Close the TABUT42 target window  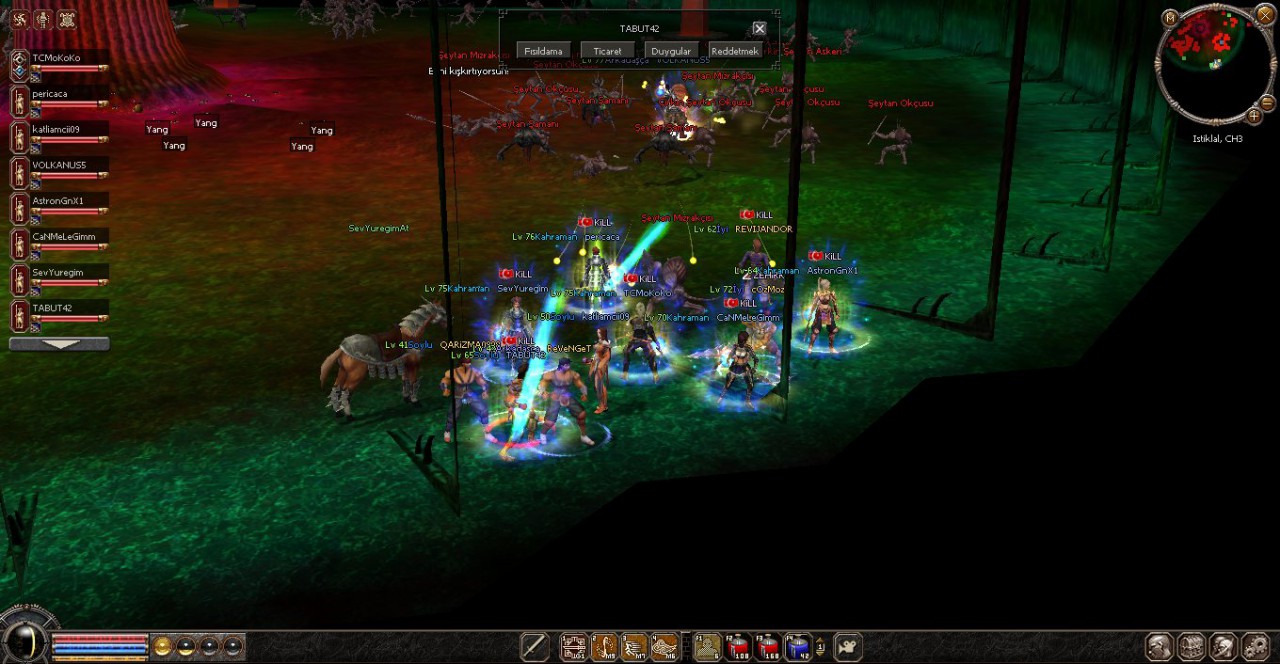tap(759, 29)
